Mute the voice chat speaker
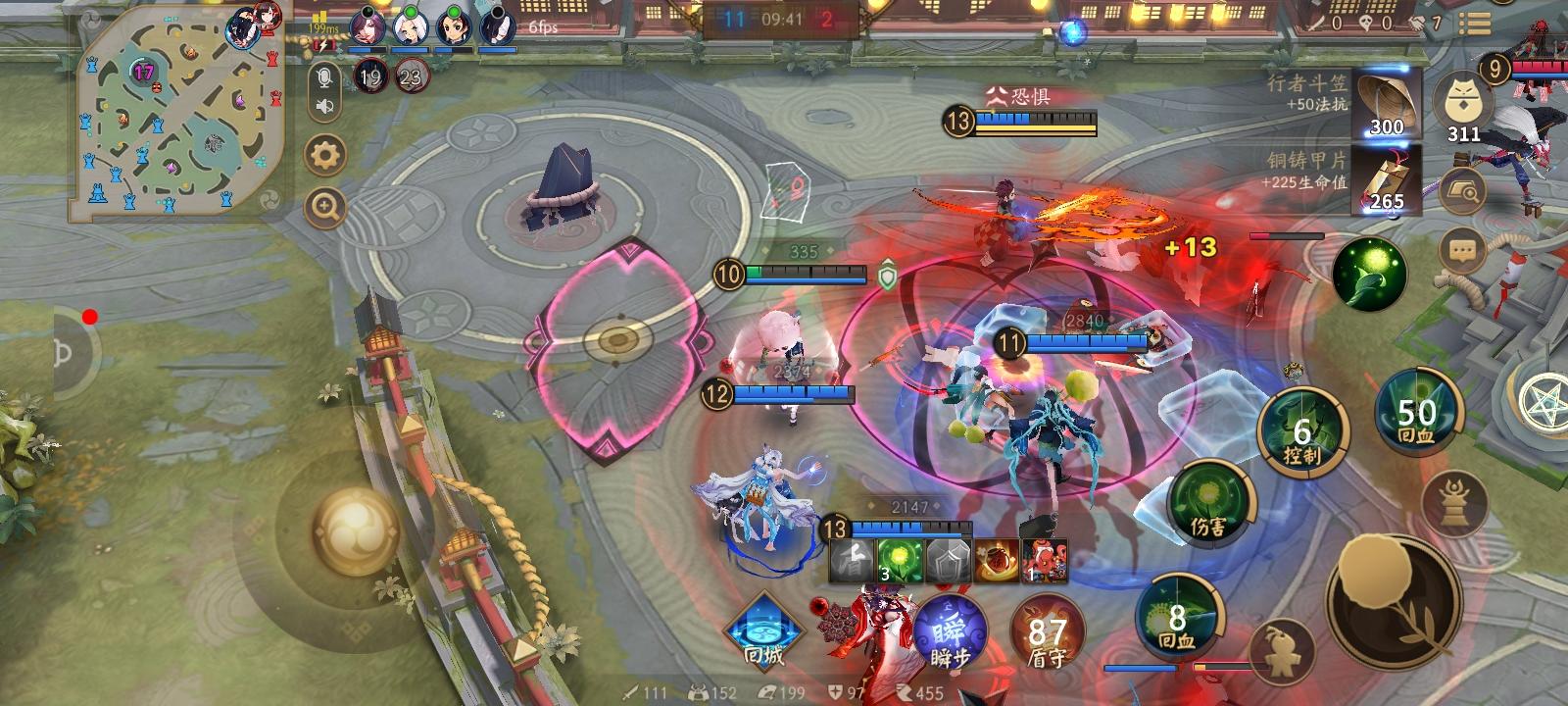 click(x=324, y=104)
